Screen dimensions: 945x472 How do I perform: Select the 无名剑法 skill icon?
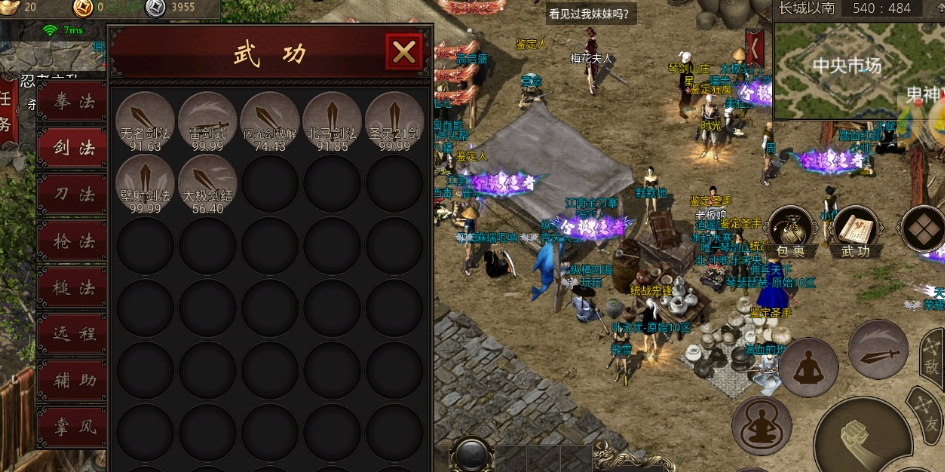tap(145, 121)
